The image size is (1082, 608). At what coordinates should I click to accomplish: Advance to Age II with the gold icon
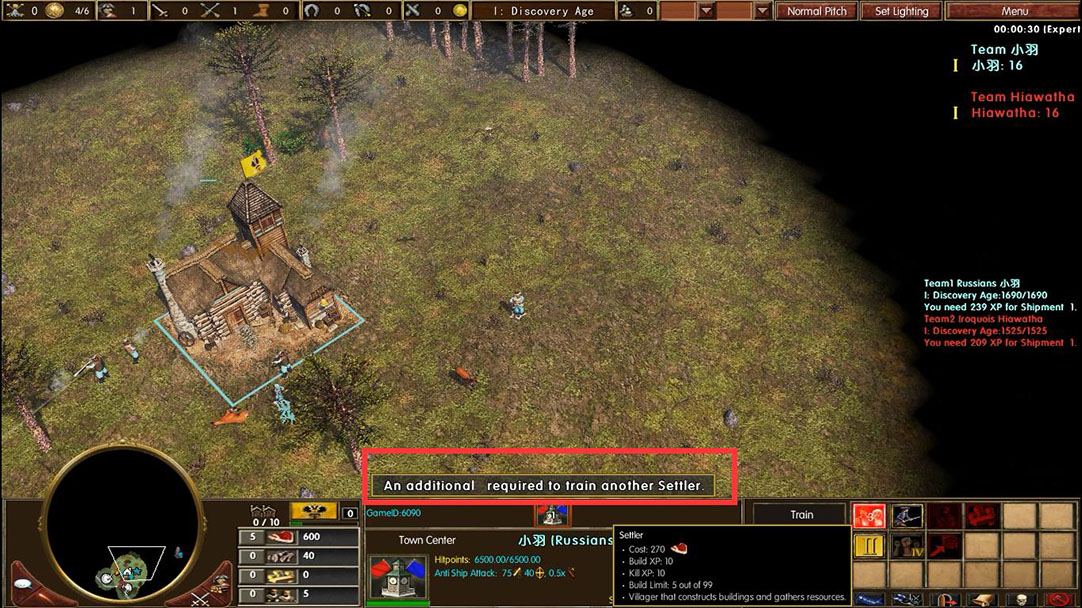click(869, 548)
